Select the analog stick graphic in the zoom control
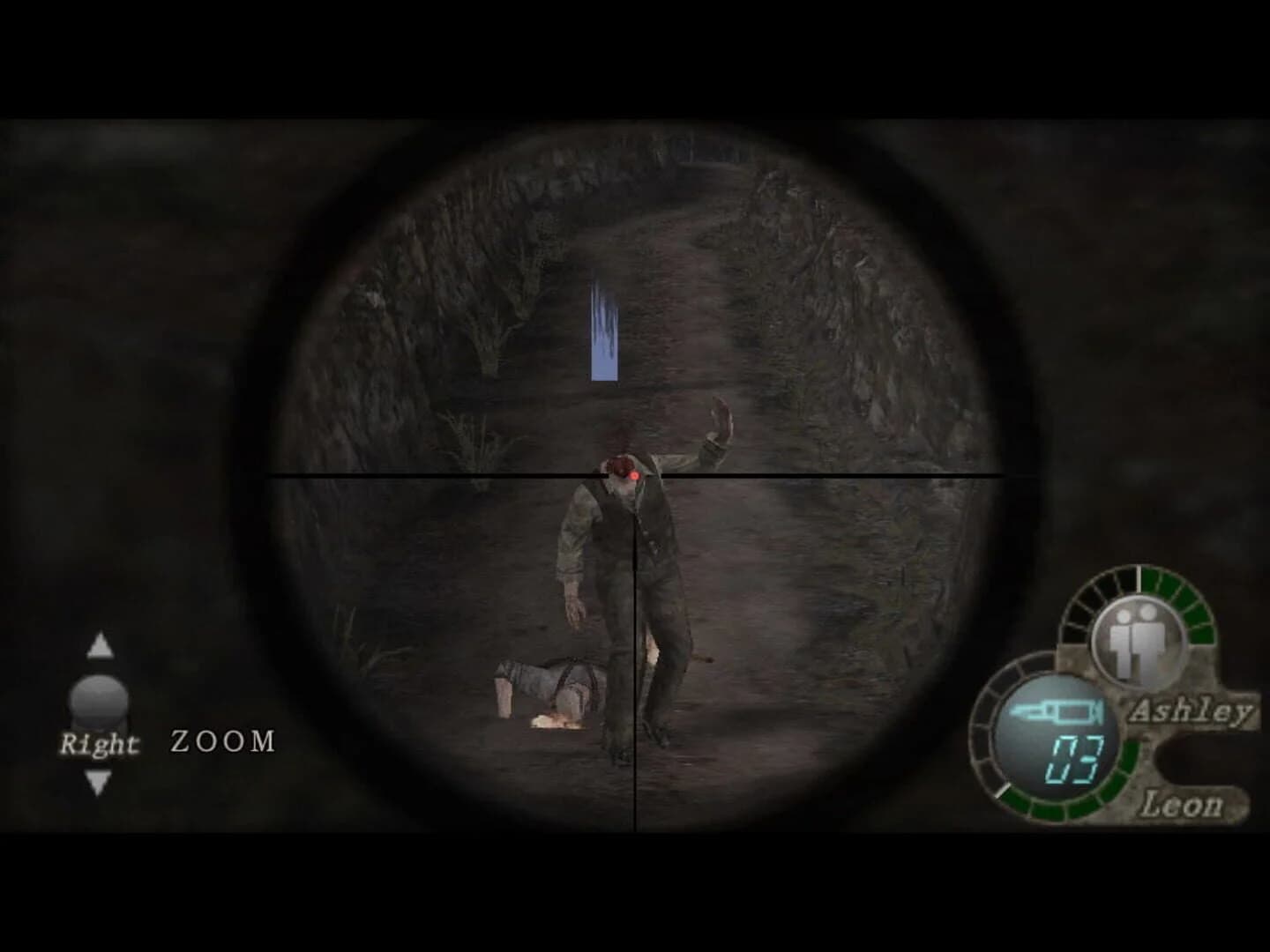 (x=99, y=701)
